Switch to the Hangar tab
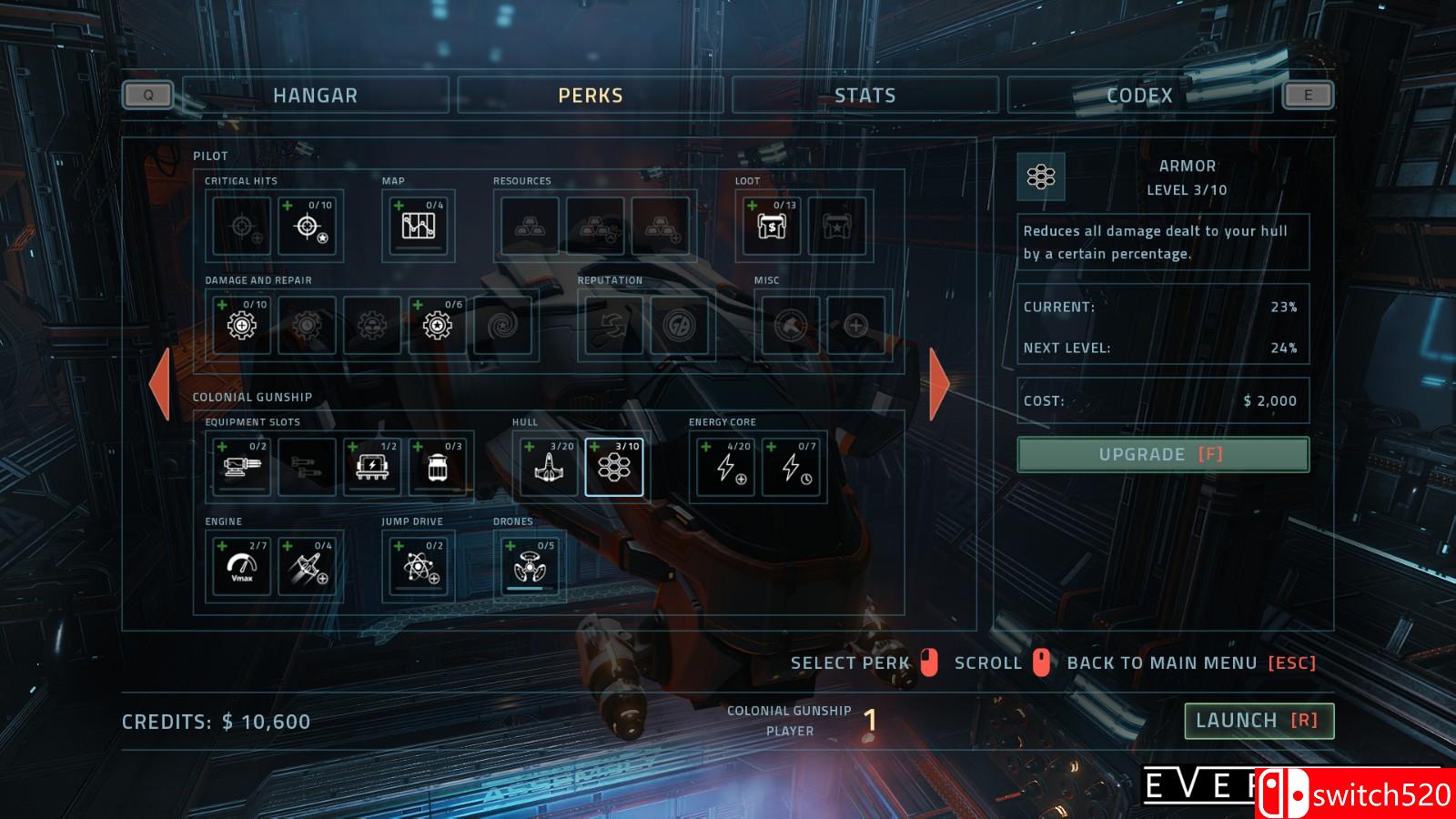 [315, 96]
